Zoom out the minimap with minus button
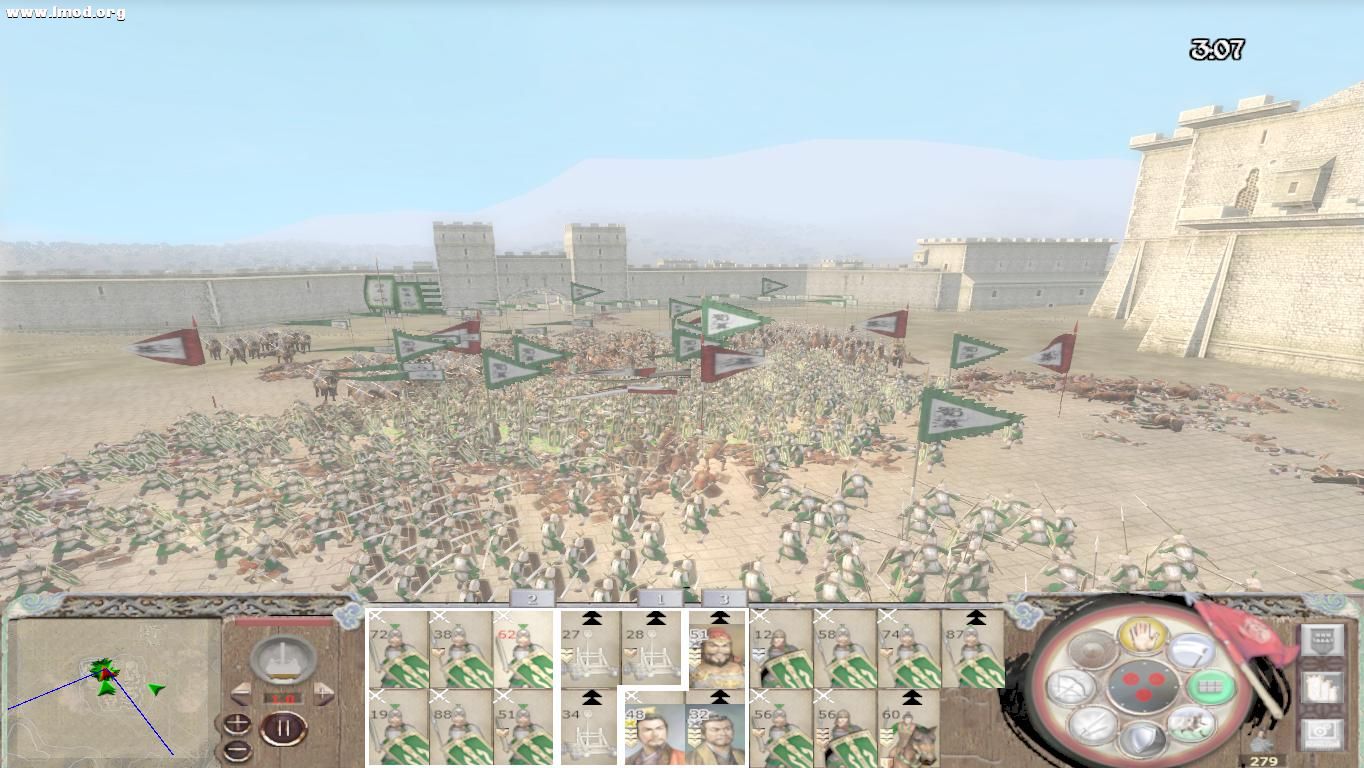The width and height of the screenshot is (1364, 768). coord(237,749)
